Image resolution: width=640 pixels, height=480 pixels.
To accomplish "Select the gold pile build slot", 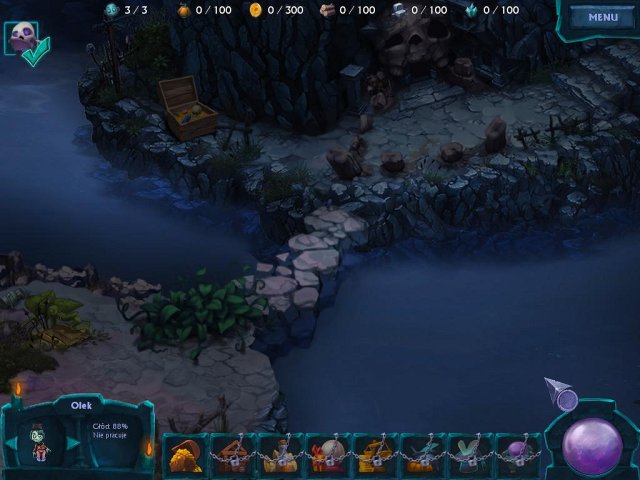I will (184, 455).
